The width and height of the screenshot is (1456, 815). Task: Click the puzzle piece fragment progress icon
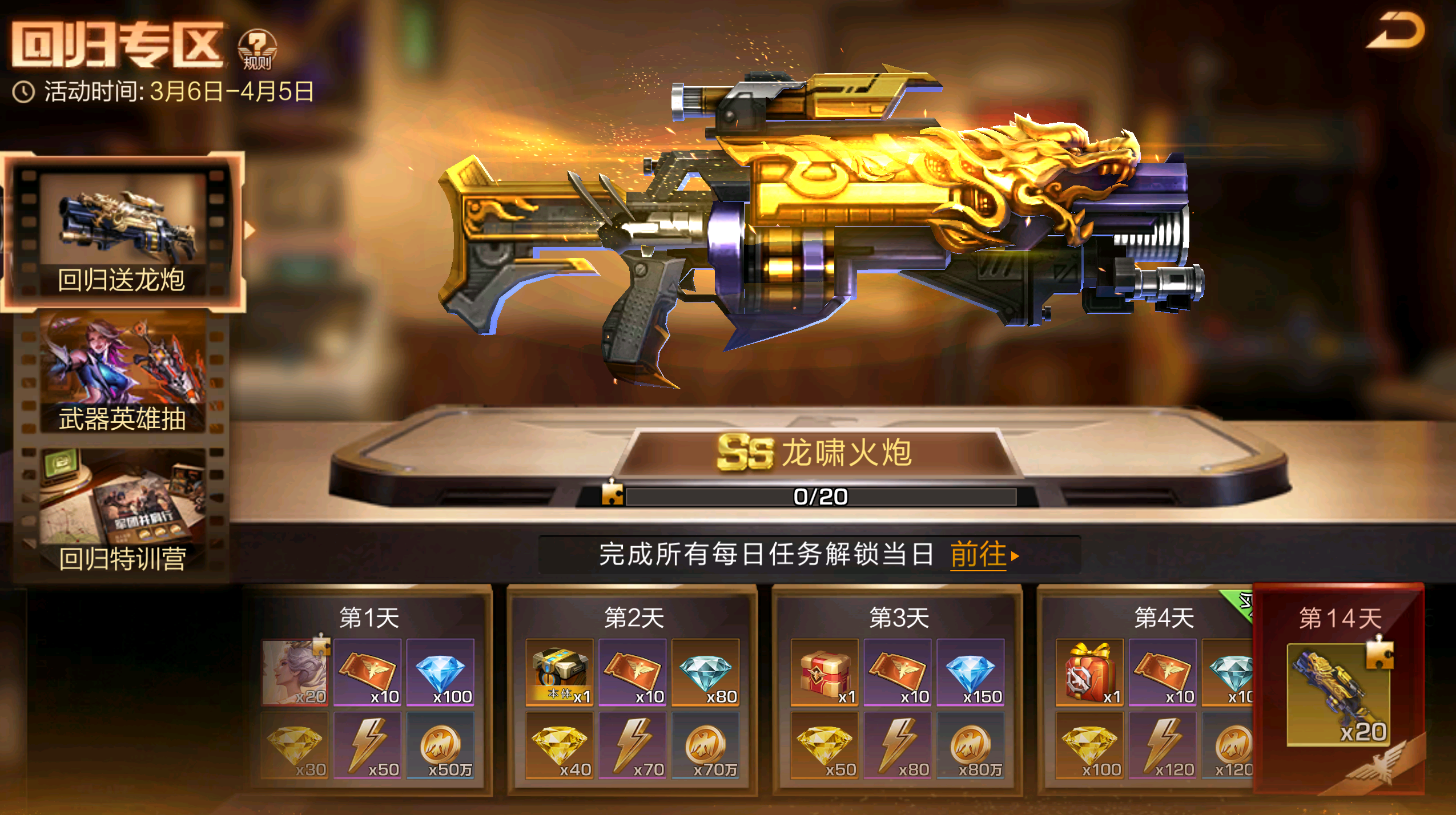(x=612, y=494)
